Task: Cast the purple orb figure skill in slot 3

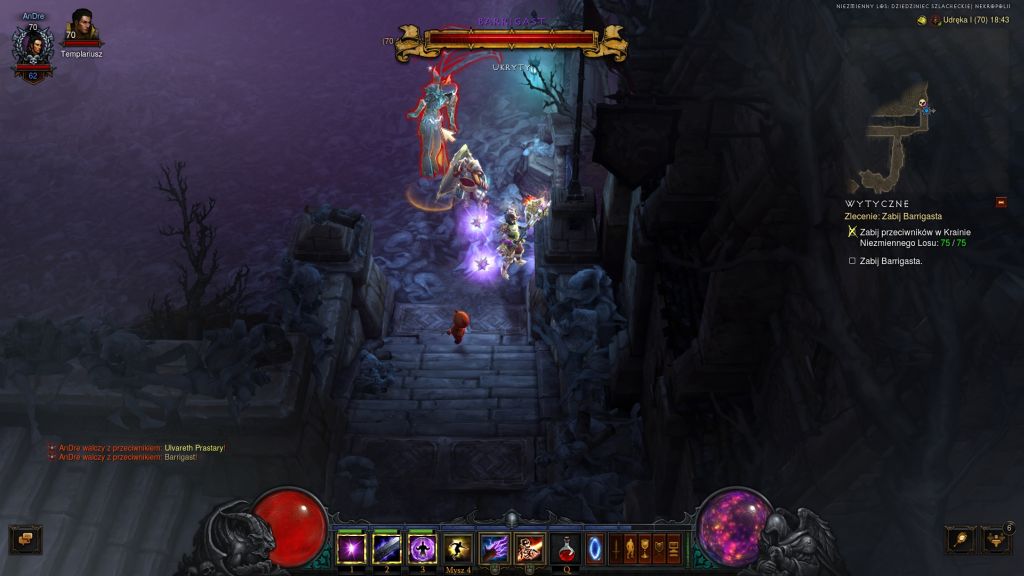Action: [x=421, y=548]
